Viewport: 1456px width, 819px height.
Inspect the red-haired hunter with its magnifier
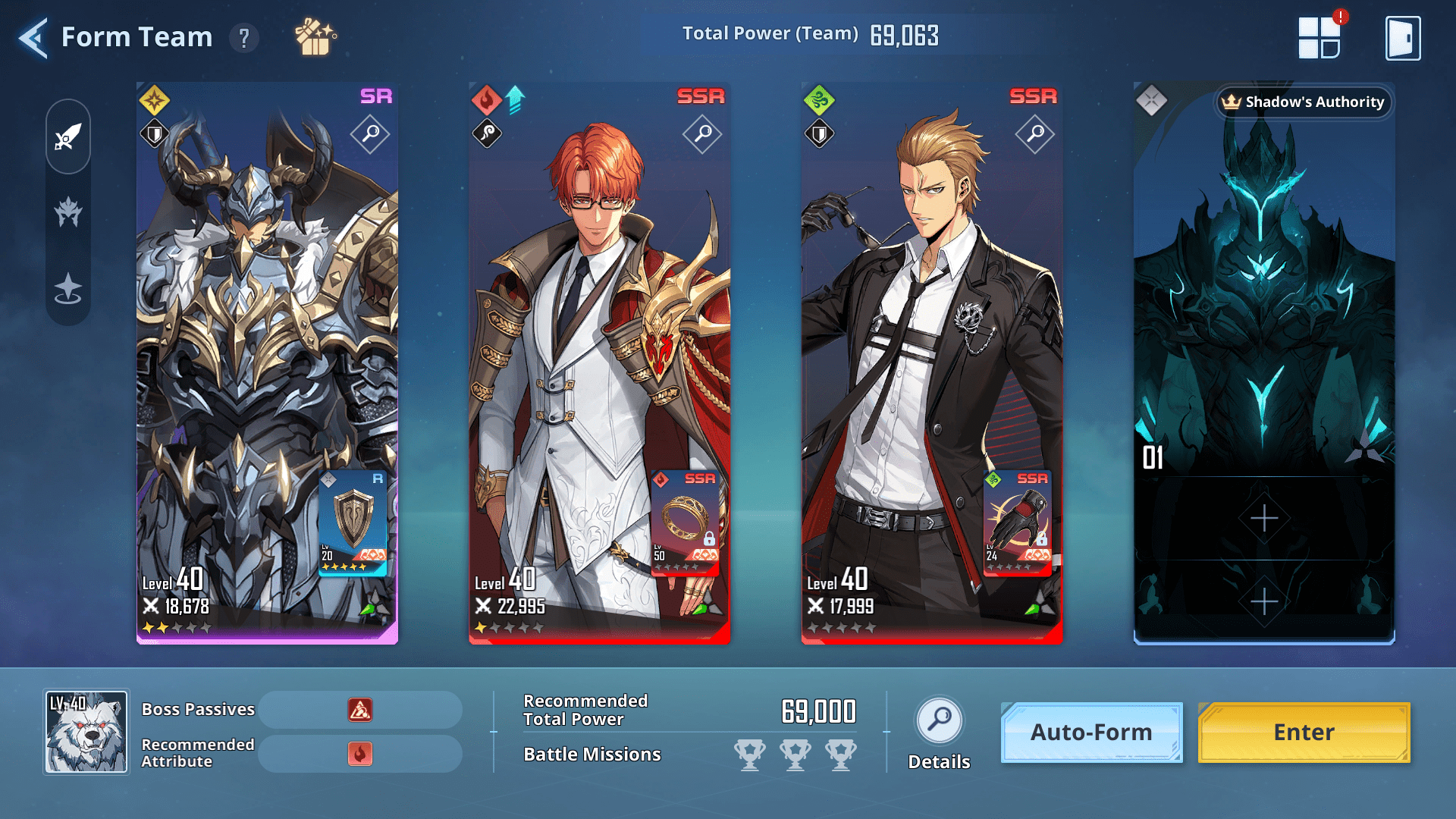(x=702, y=134)
